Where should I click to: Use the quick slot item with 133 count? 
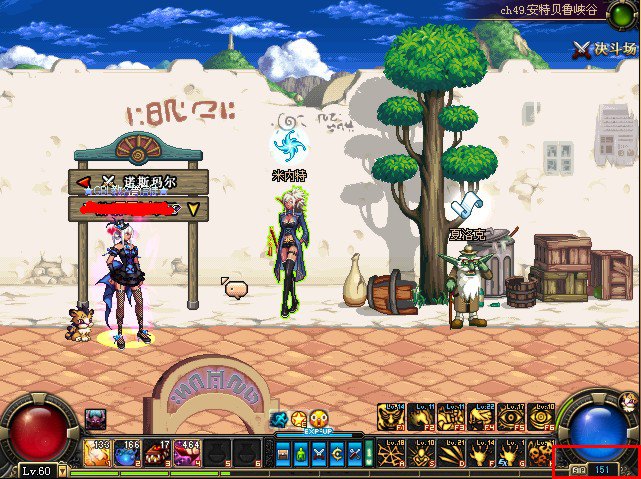(98, 454)
